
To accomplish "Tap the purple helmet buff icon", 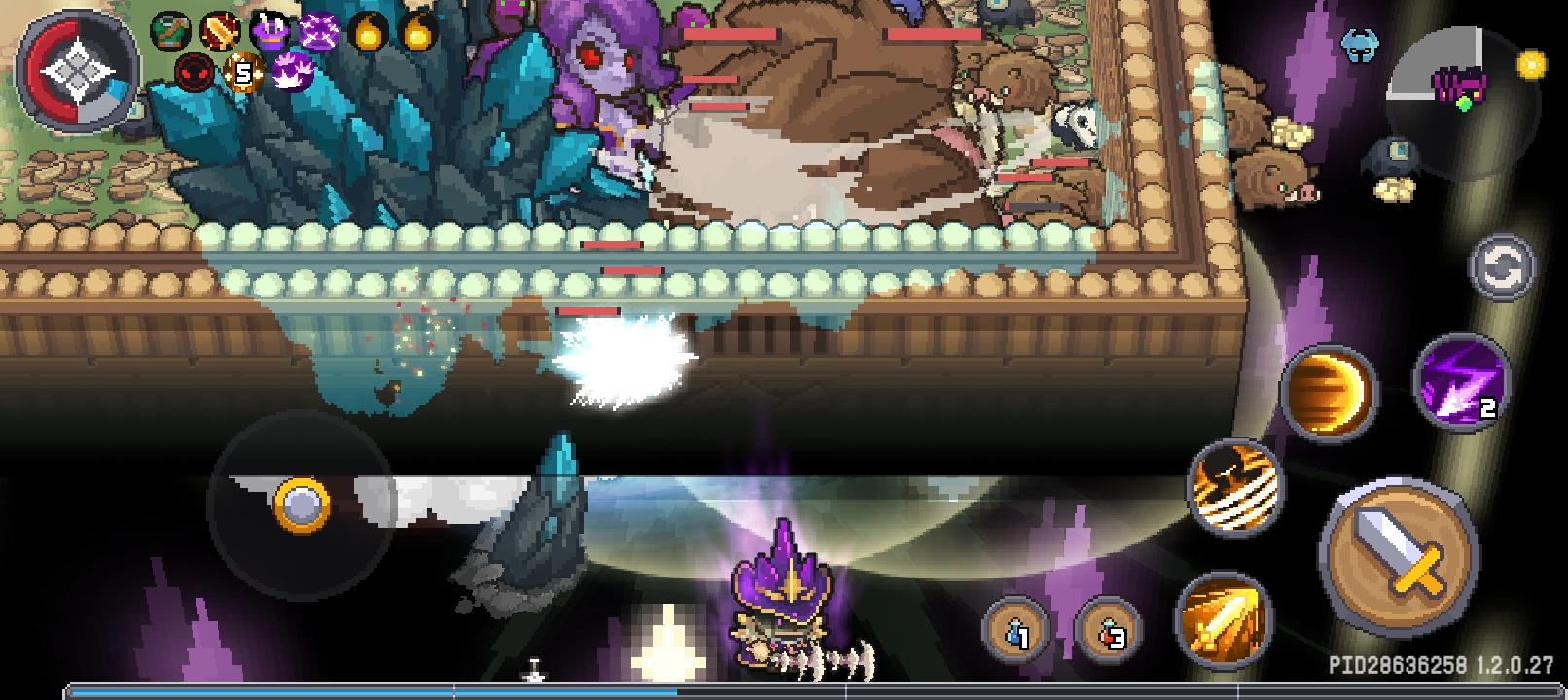I will 269,28.
